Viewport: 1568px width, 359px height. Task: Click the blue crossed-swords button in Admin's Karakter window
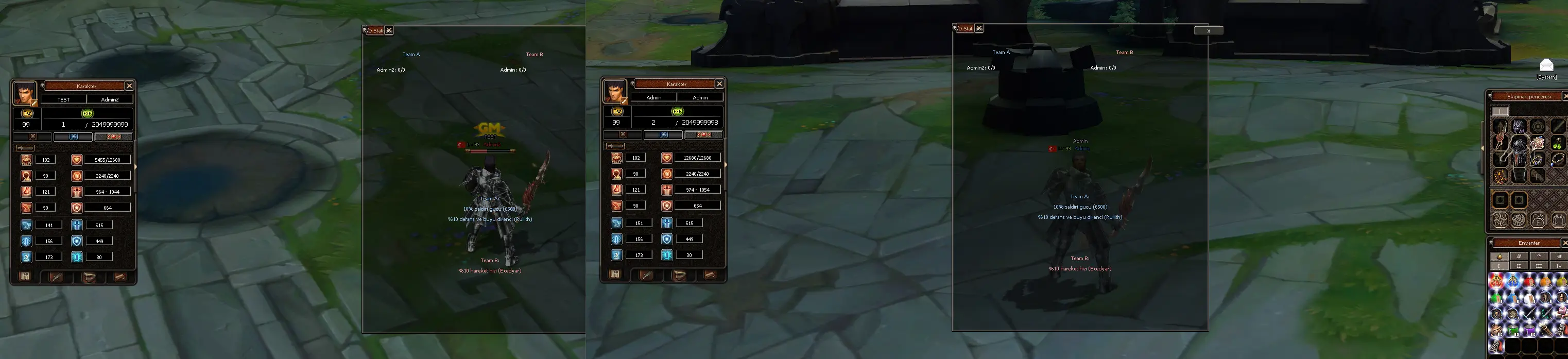[663, 134]
